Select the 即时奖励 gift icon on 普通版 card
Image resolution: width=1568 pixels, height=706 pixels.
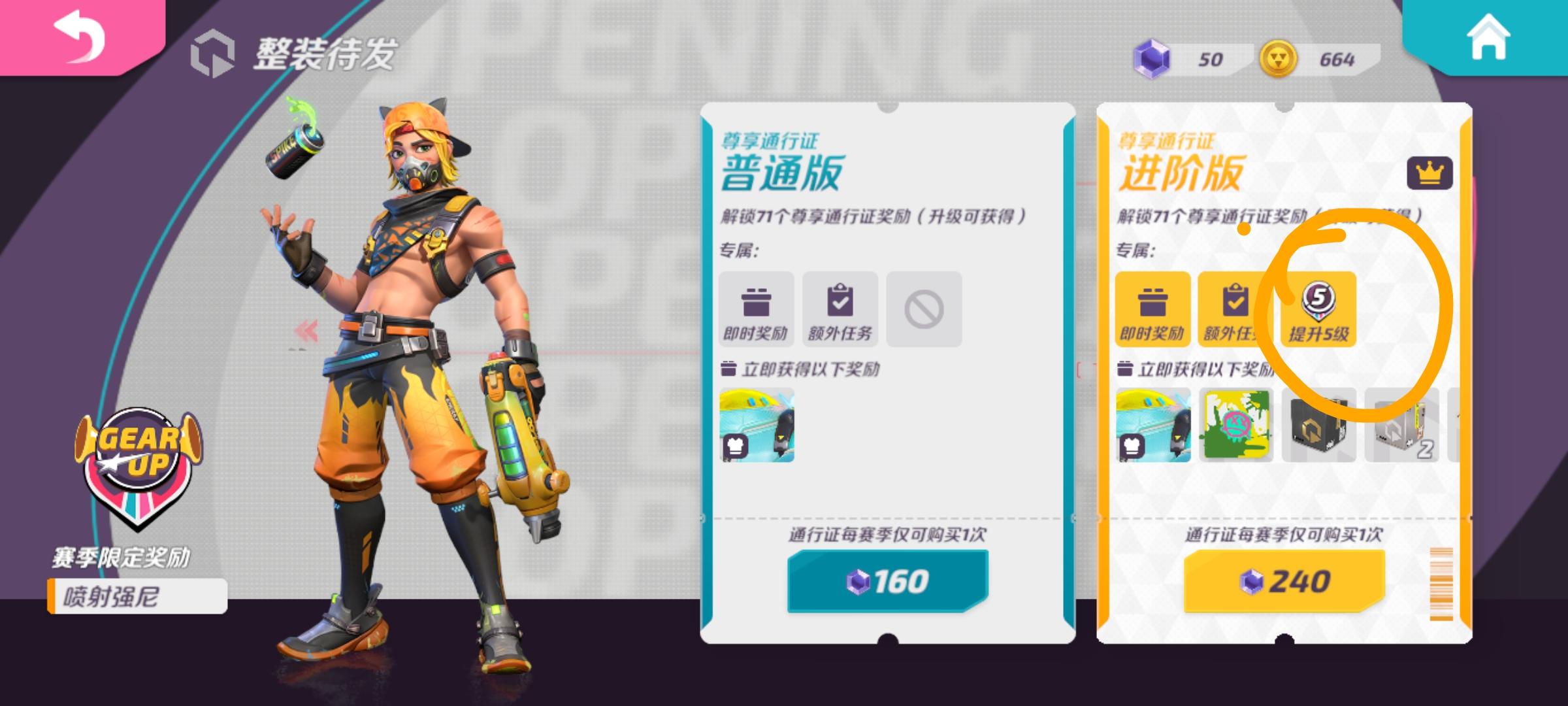click(x=758, y=309)
